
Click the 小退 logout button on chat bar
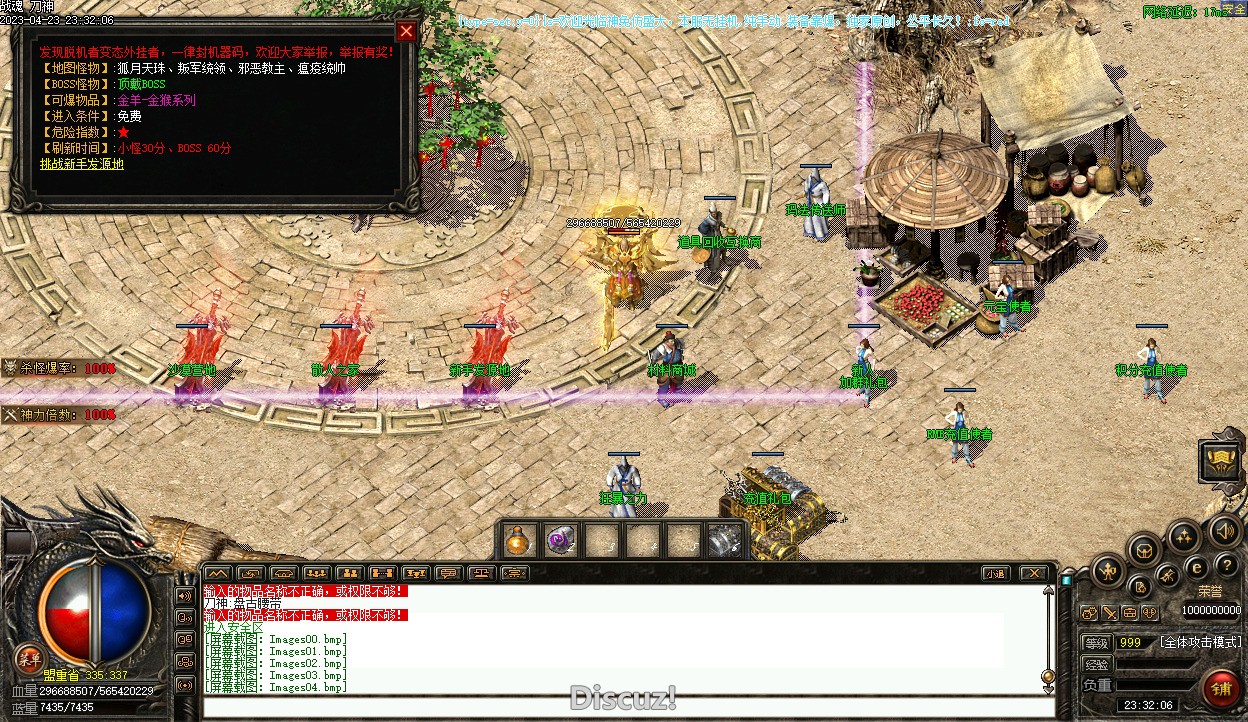point(994,573)
